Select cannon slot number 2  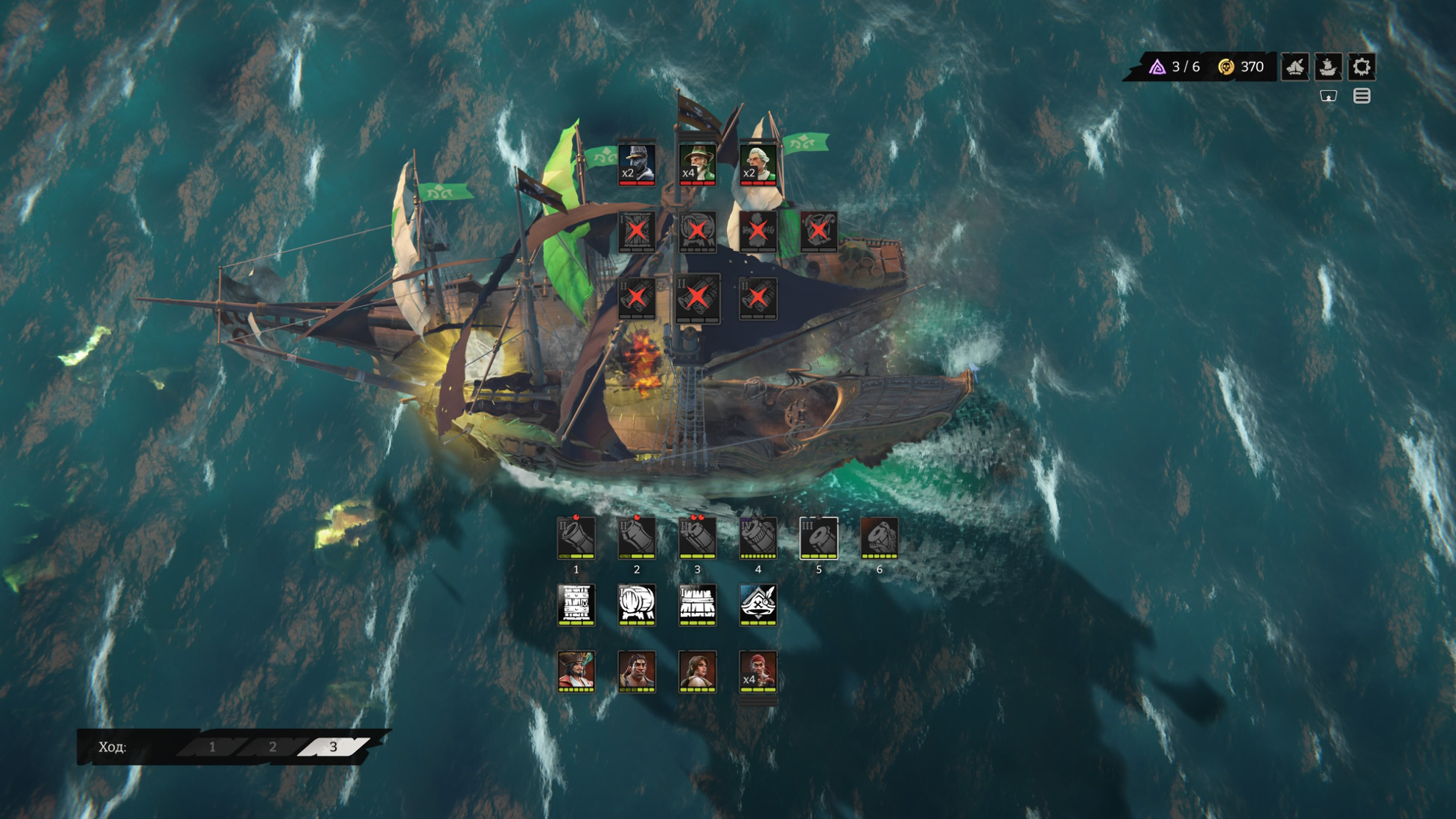pyautogui.click(x=637, y=537)
